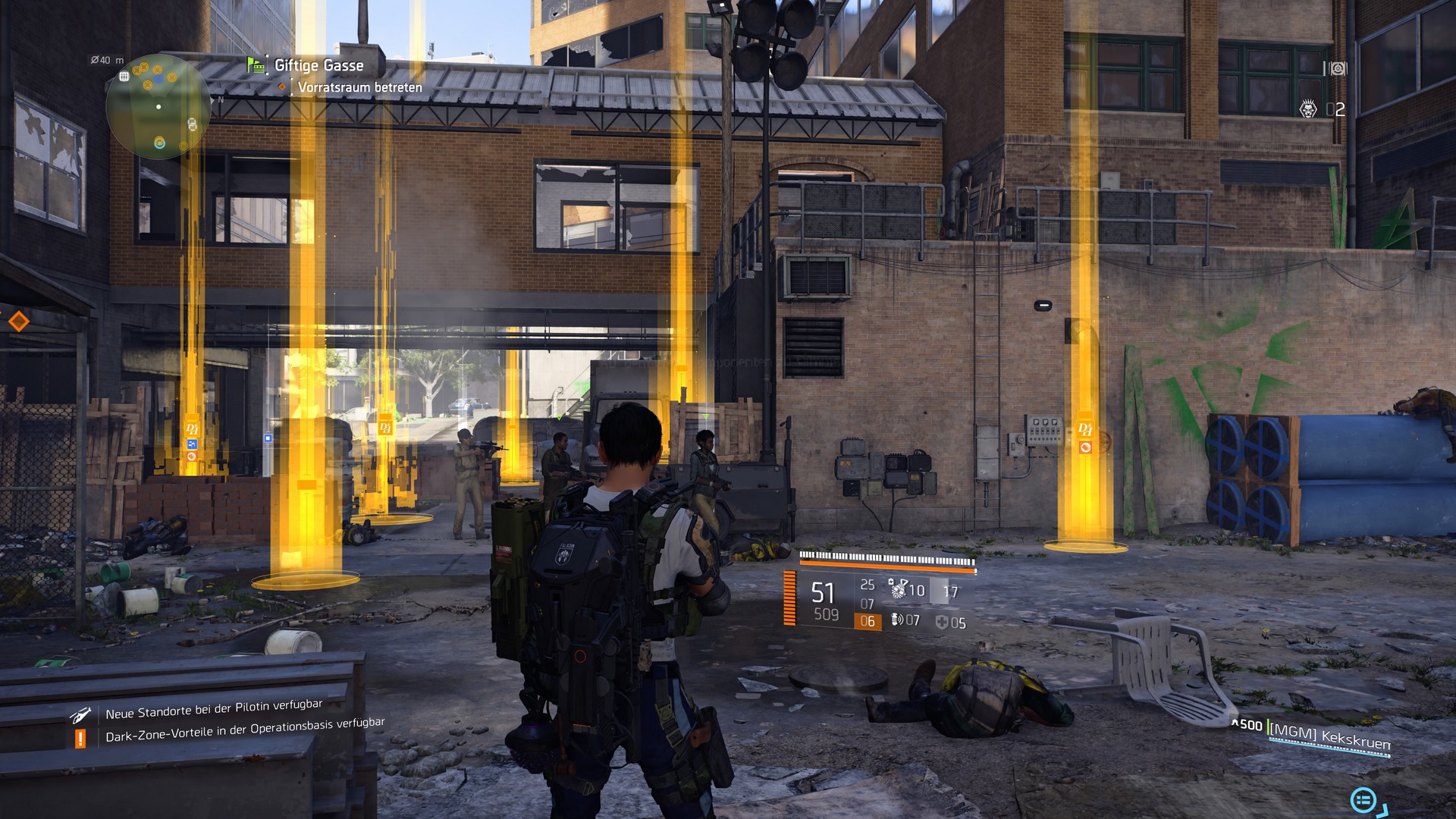Screen dimensions: 1456x819
Task: Click the Vorratsraum betreten objective
Action: point(359,88)
